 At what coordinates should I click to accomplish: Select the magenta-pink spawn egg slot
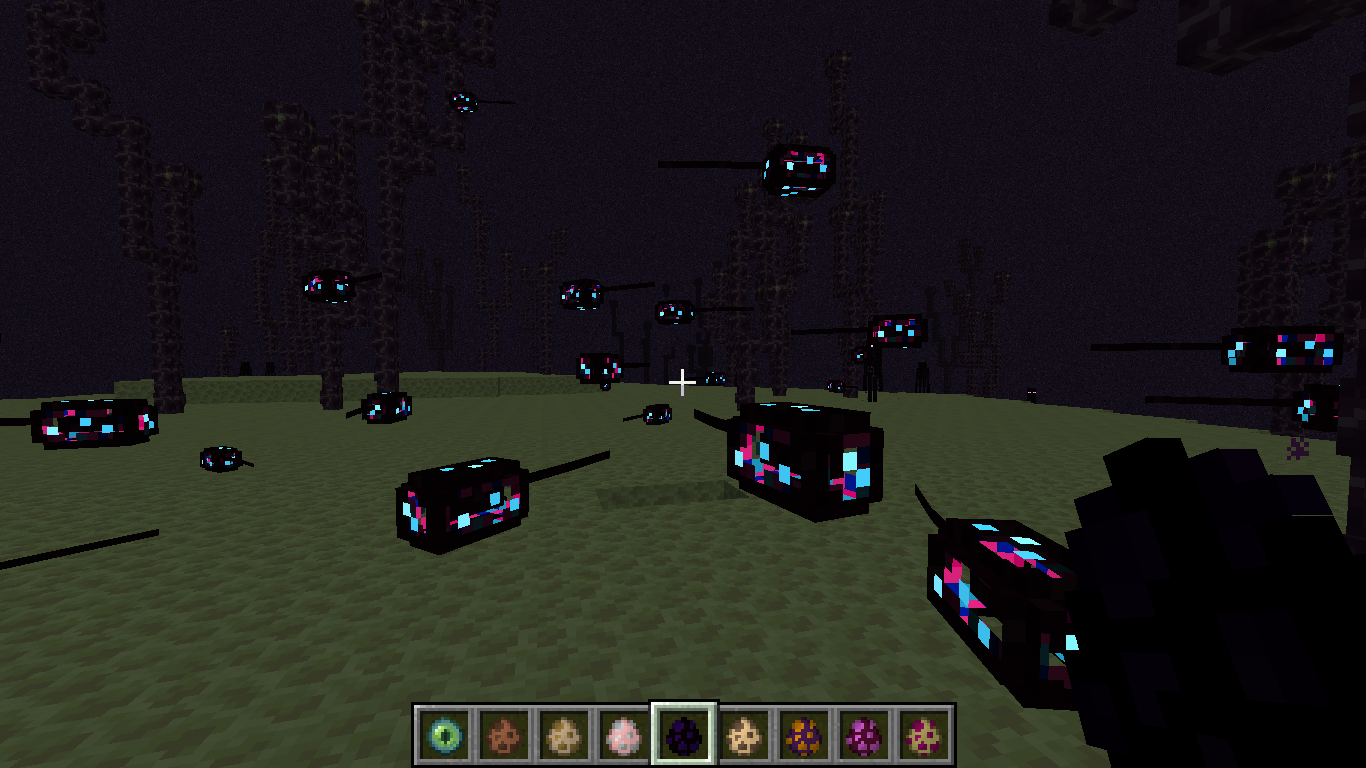(864, 735)
